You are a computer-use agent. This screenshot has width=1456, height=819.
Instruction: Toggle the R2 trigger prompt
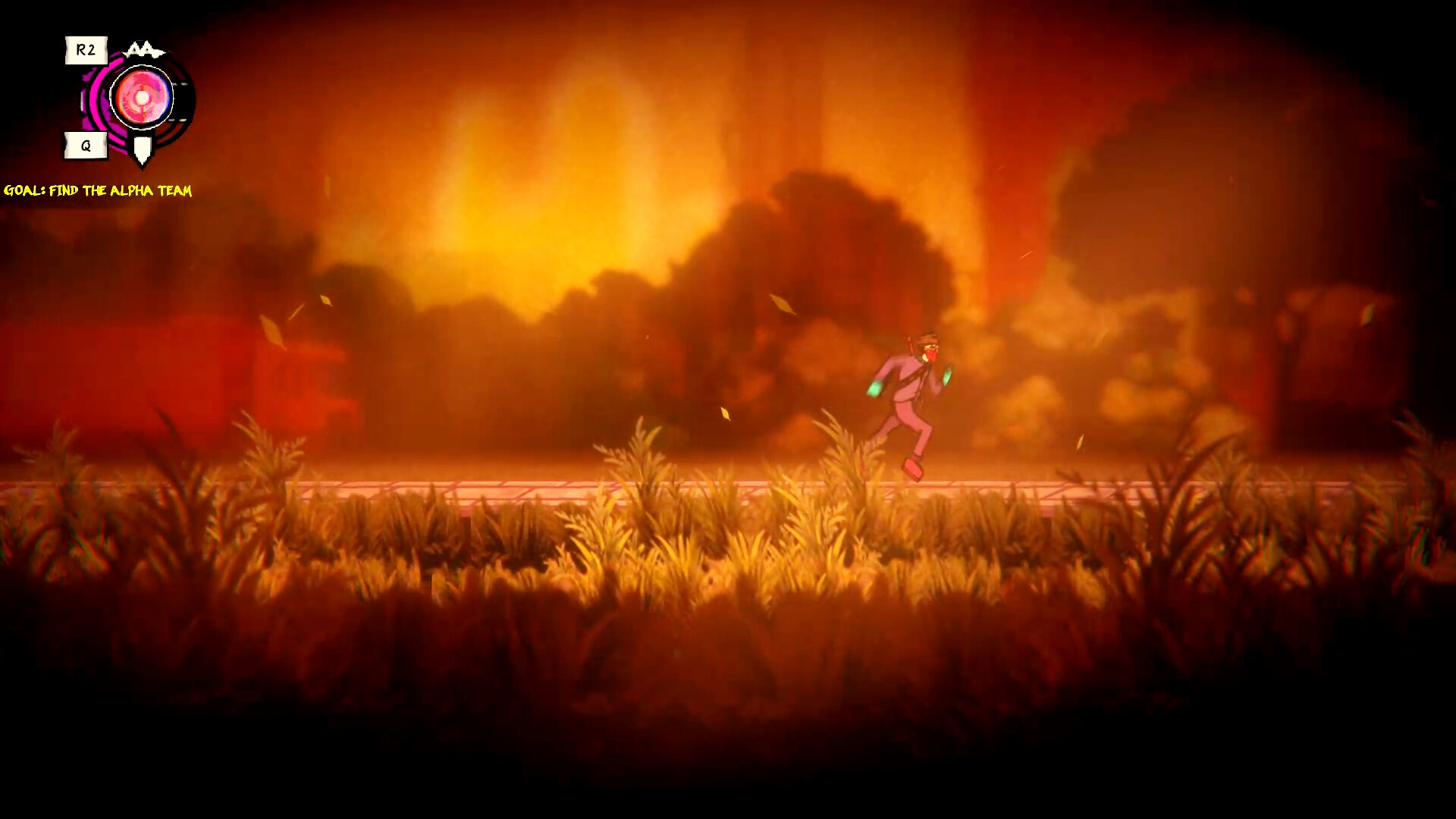click(x=86, y=50)
